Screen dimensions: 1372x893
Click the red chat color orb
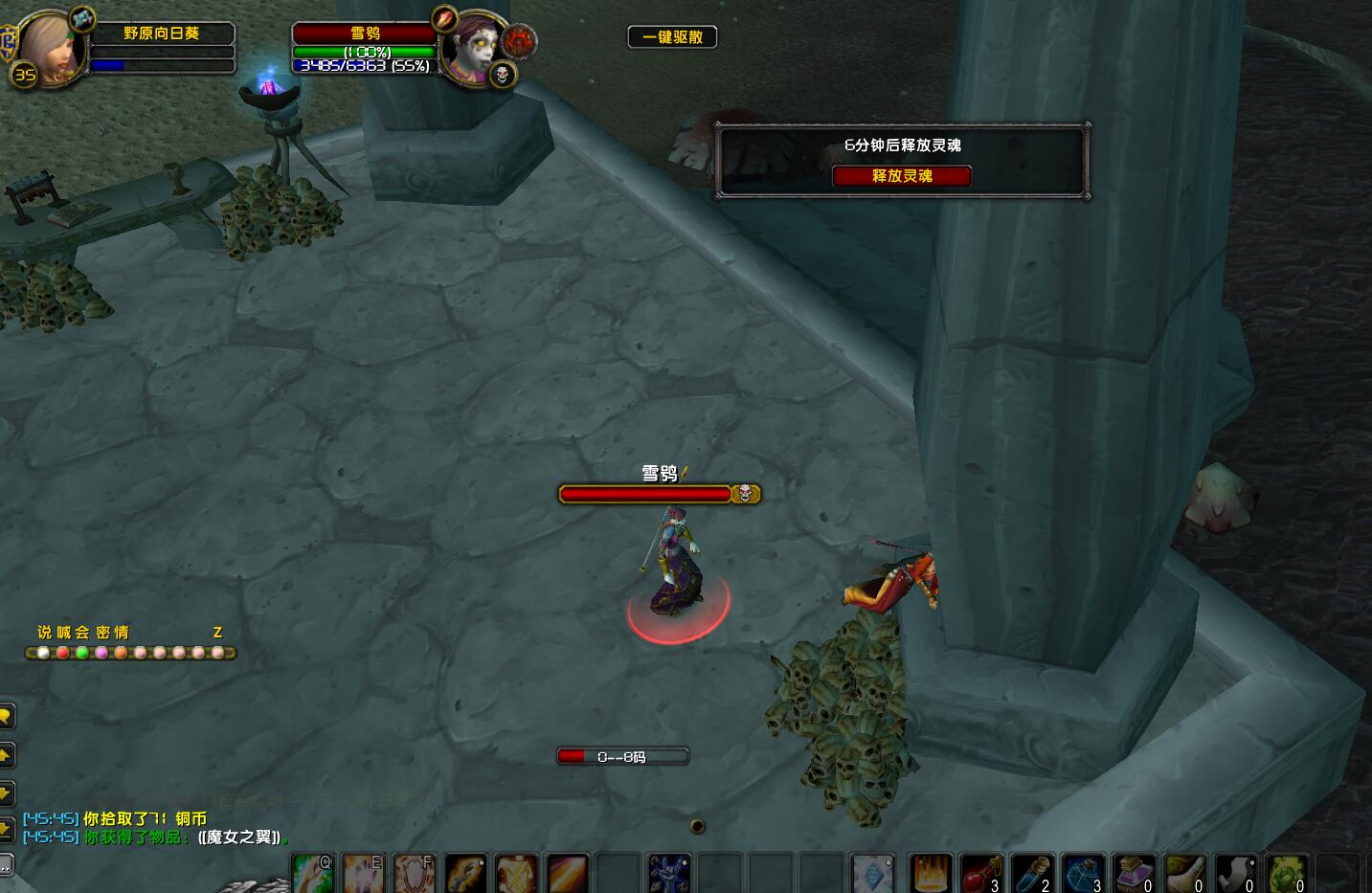pyautogui.click(x=63, y=653)
